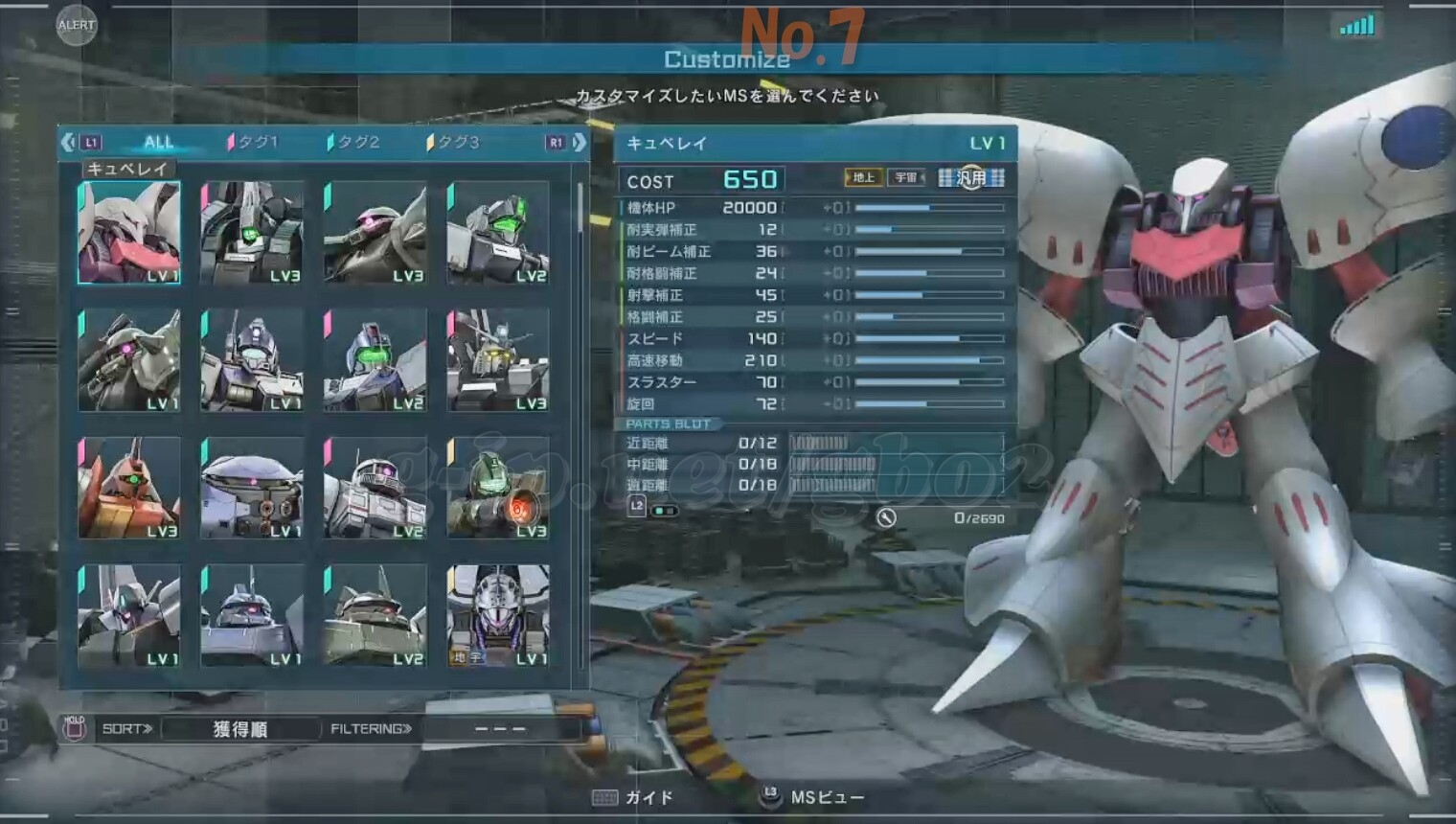Open the sort order field 獲得順
Viewport: 1456px width, 824px height.
tap(240, 729)
